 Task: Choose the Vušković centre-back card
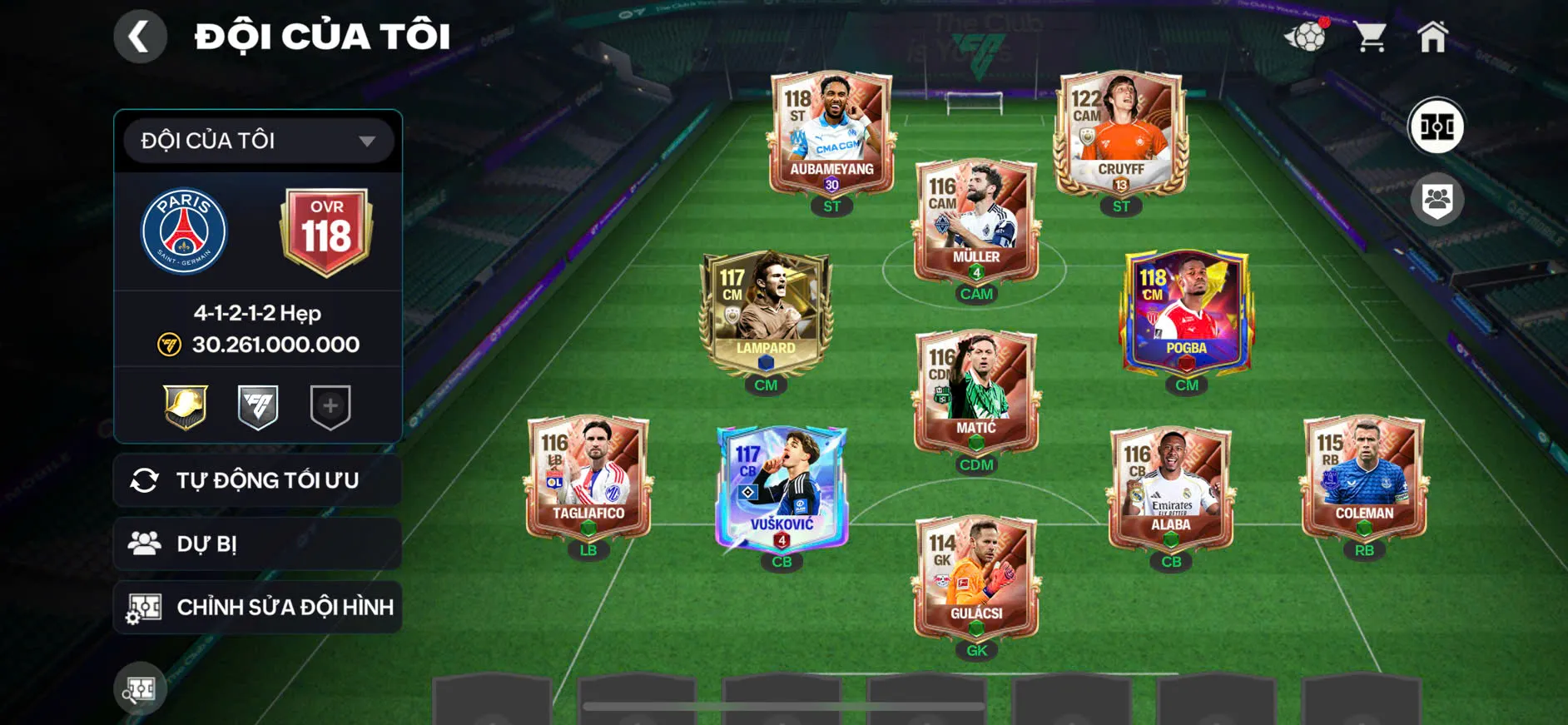(782, 489)
